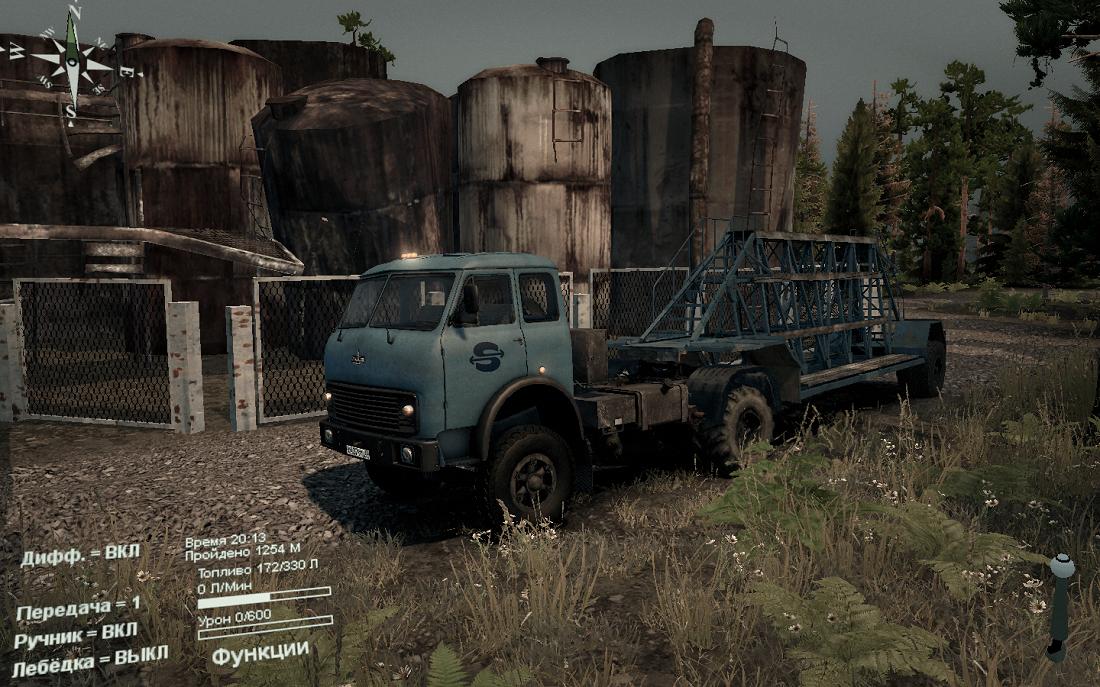Toggle the Дифф. differential lock
The image size is (1100, 687).
click(81, 555)
